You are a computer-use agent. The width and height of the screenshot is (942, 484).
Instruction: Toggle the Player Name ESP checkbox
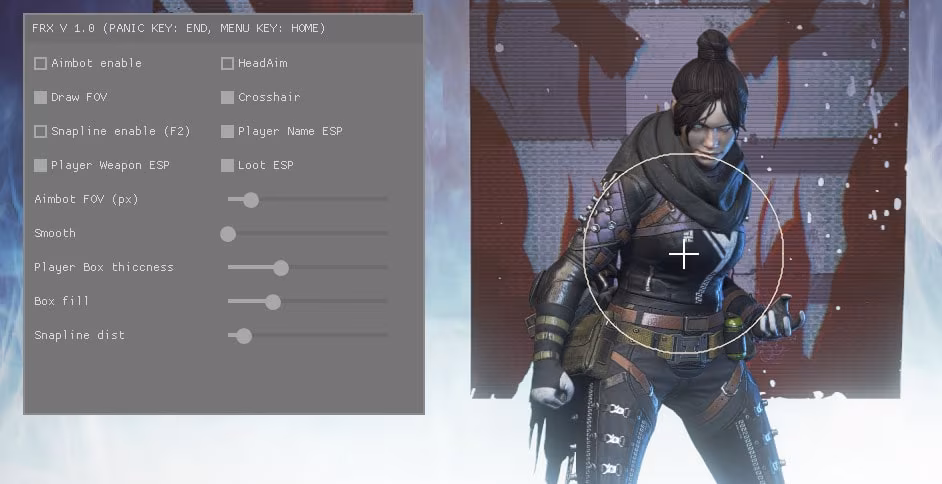click(228, 132)
